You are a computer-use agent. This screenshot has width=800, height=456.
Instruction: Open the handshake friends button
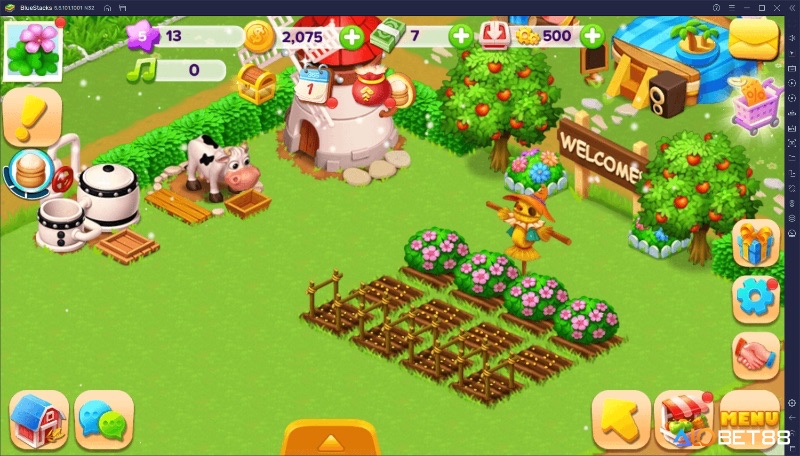pyautogui.click(x=755, y=356)
